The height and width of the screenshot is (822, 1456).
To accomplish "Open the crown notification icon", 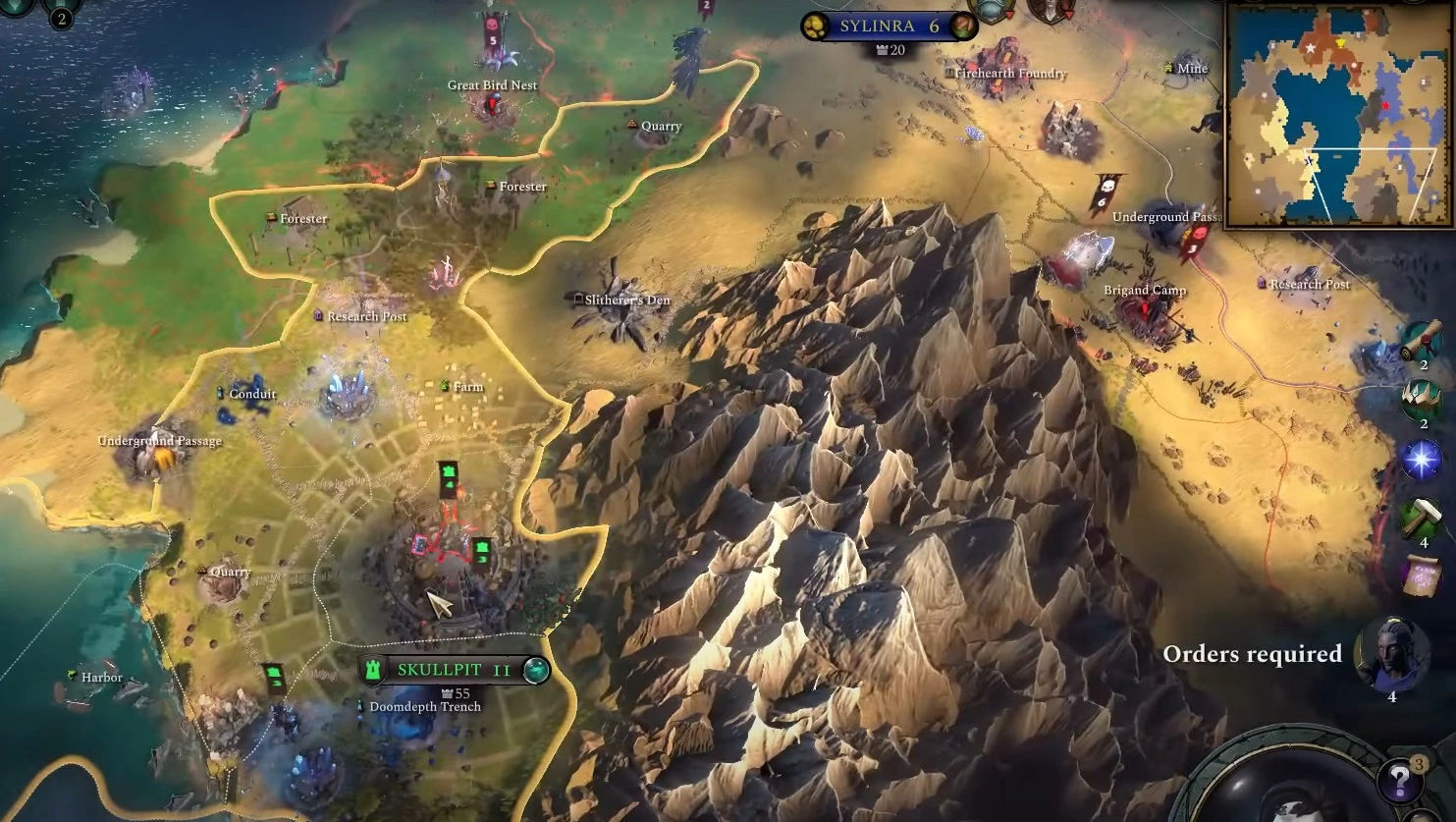I will [1422, 399].
